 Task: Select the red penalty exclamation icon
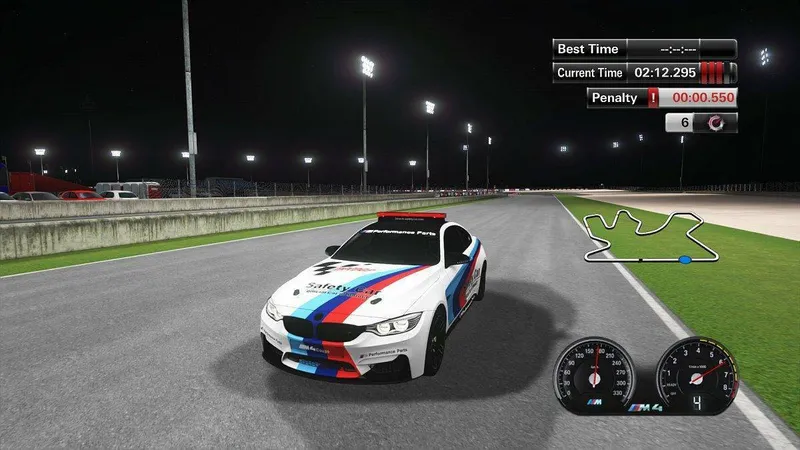654,98
